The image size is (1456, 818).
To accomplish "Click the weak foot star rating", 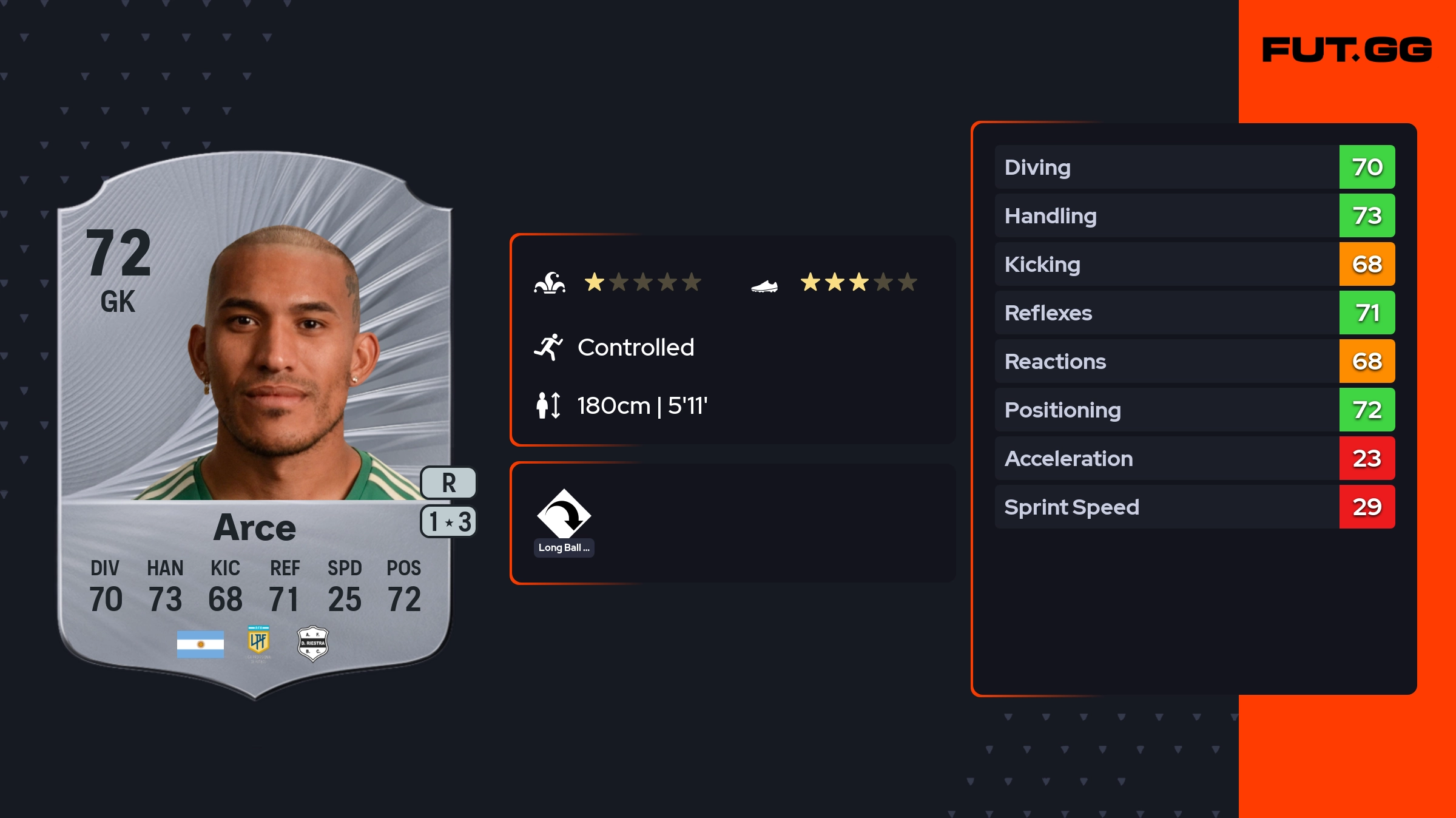I will click(x=858, y=282).
